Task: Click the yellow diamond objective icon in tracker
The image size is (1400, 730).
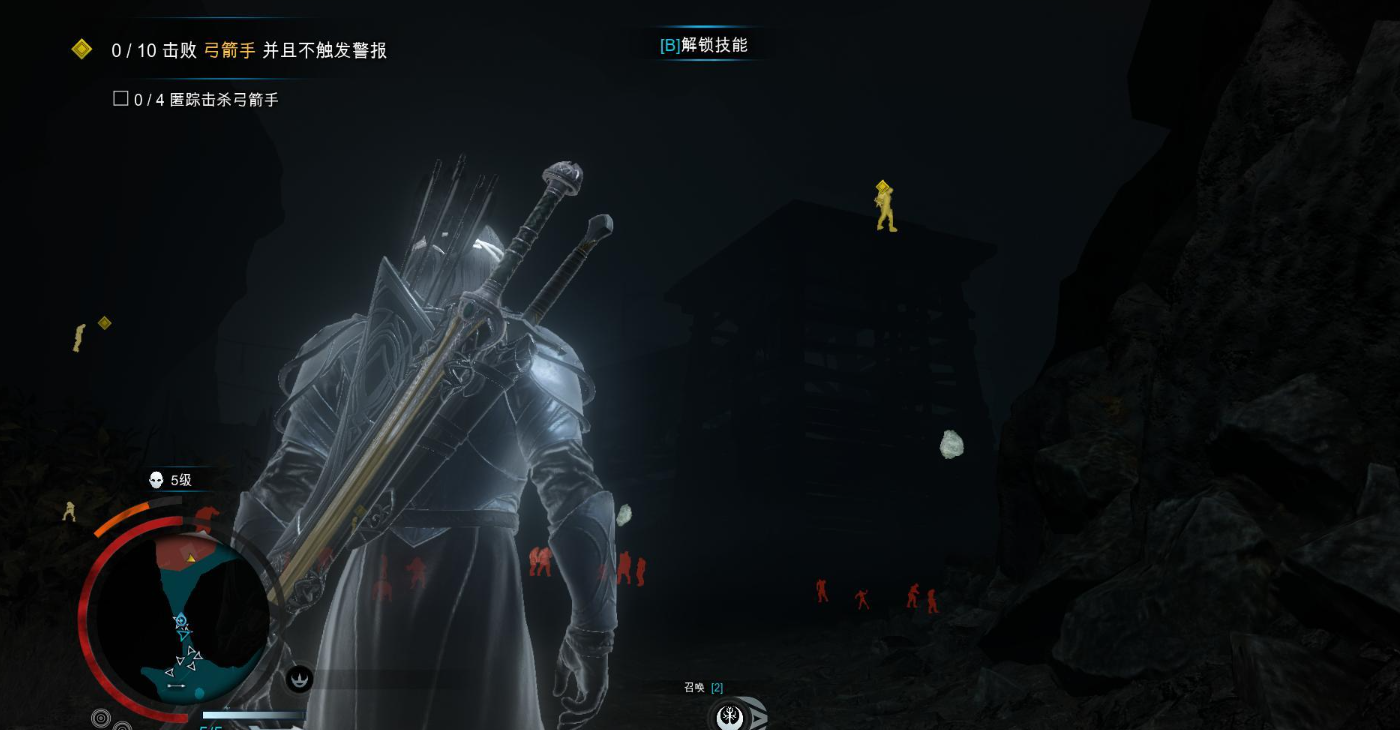Action: (x=82, y=49)
